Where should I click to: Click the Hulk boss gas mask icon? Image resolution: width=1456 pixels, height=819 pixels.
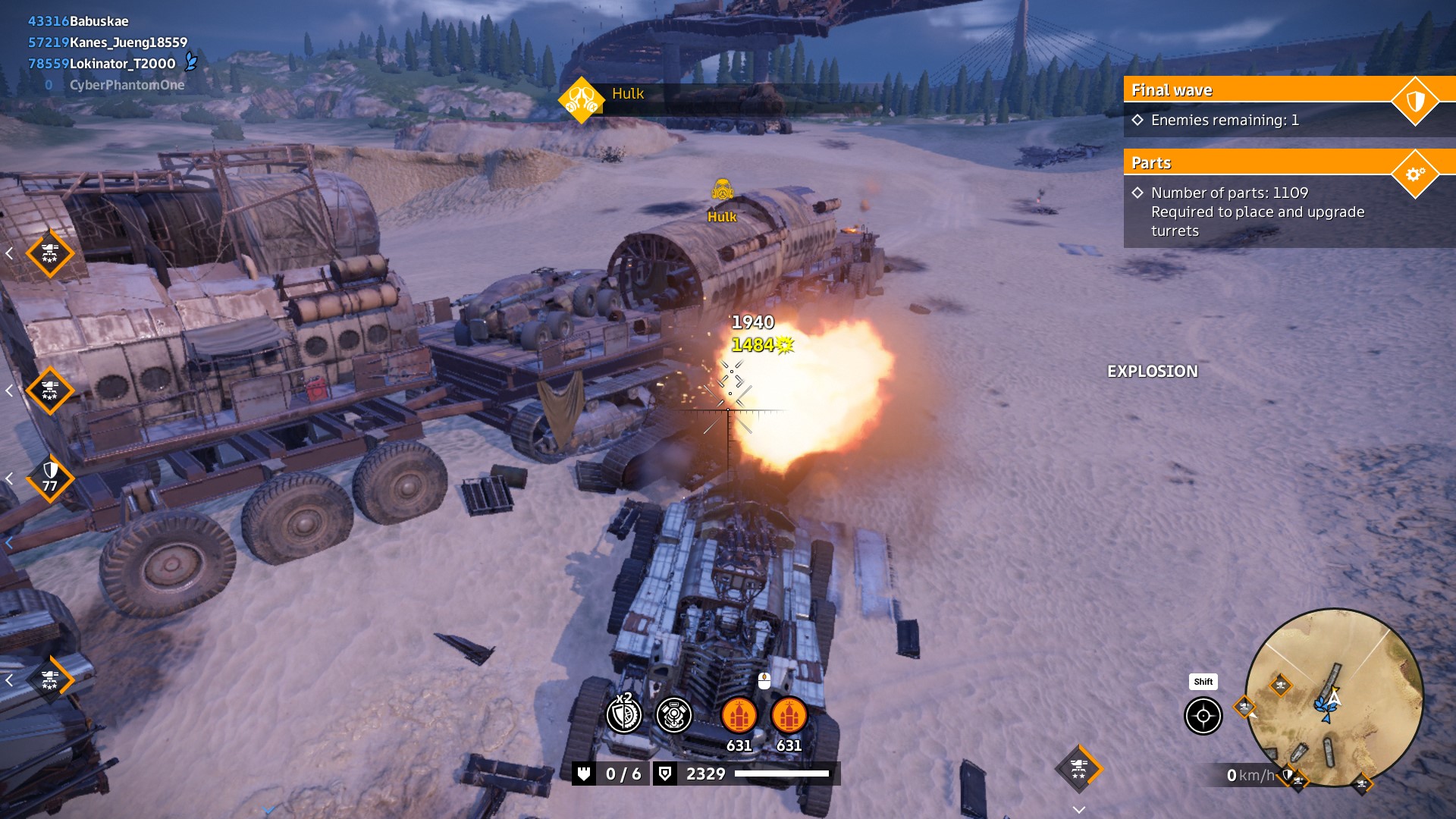click(x=581, y=99)
